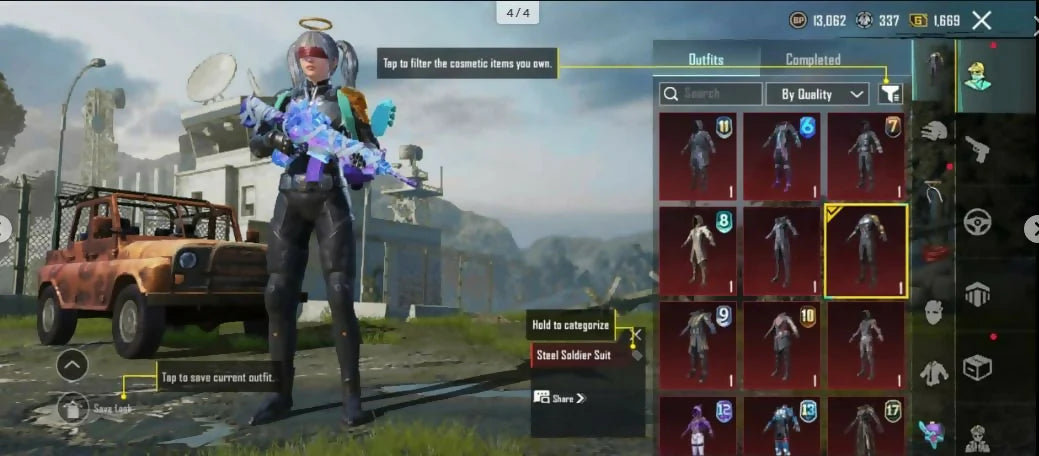Select the outfit with the number 10 badge
This screenshot has height=456, width=1039.
click(781, 343)
